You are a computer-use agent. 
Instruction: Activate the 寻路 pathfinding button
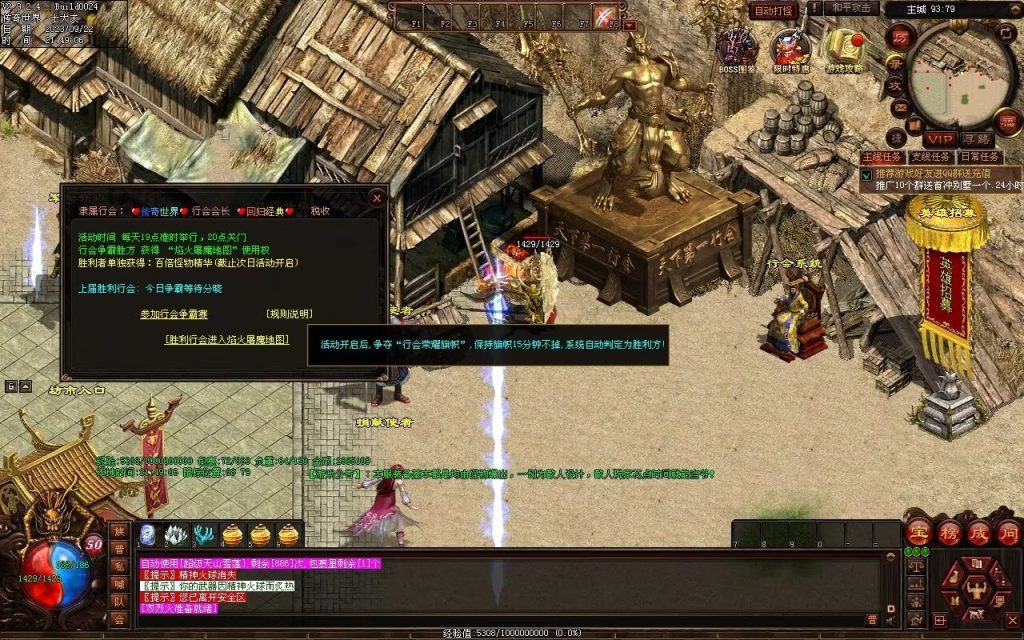pos(976,138)
